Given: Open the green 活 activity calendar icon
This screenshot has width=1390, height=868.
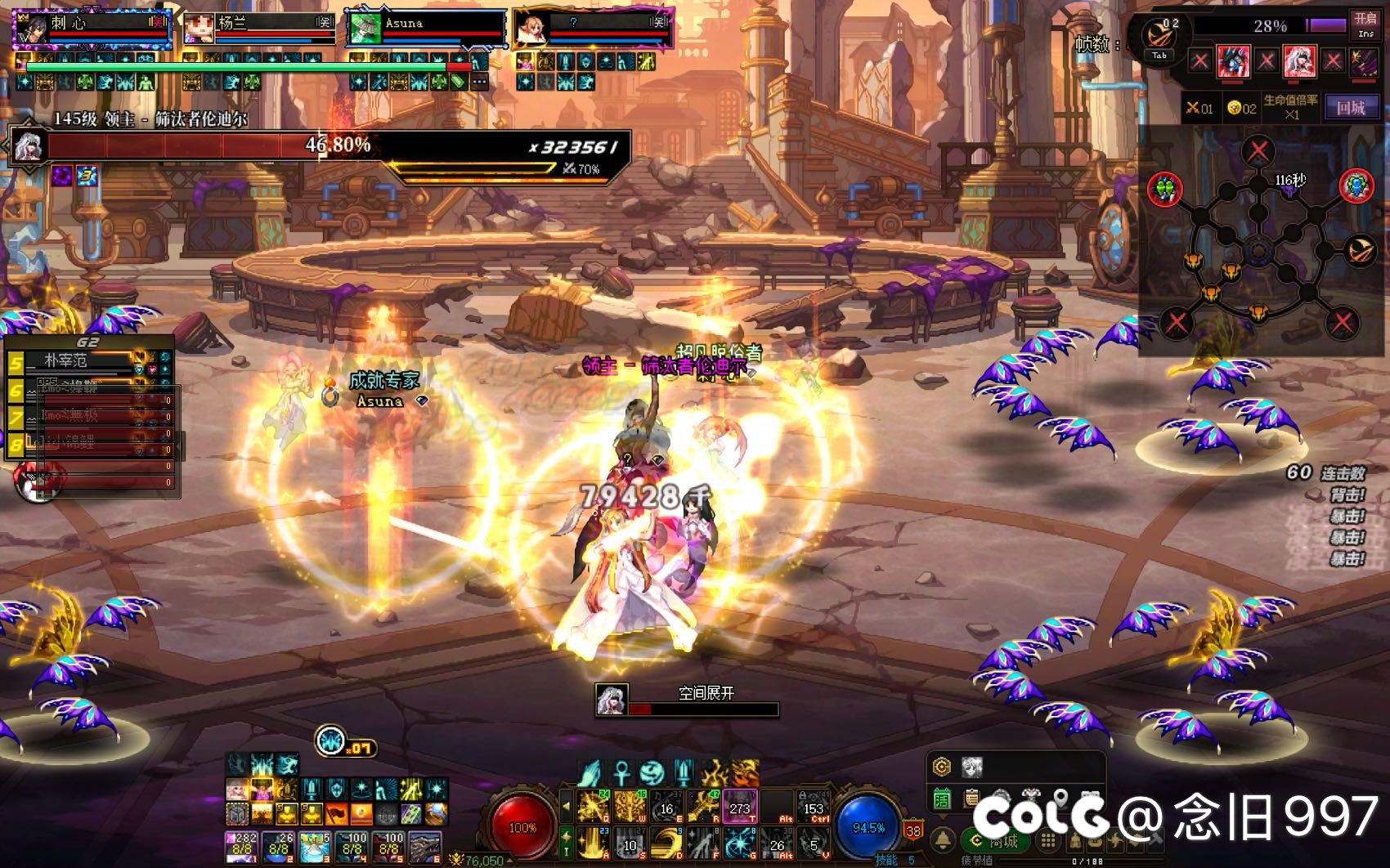Looking at the screenshot, I should pos(942,799).
